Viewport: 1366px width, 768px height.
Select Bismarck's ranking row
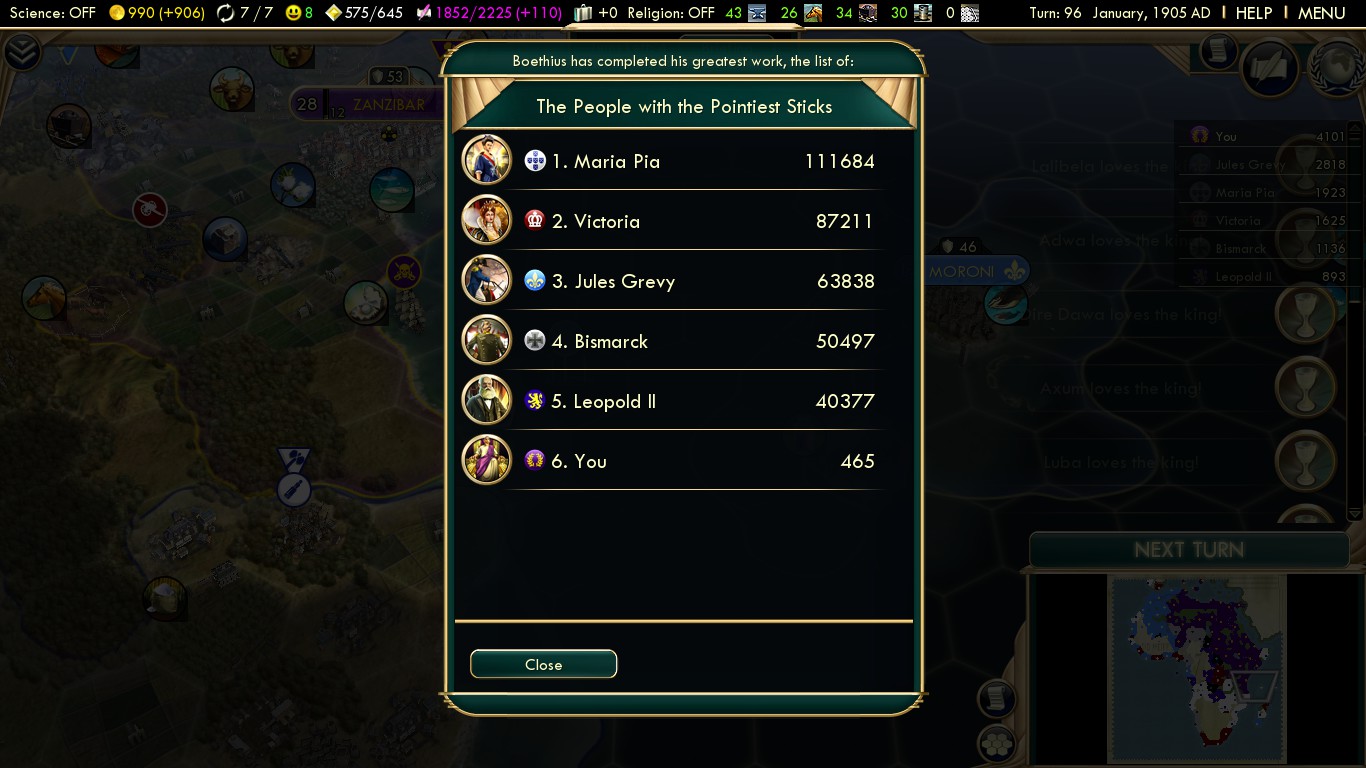[672, 341]
